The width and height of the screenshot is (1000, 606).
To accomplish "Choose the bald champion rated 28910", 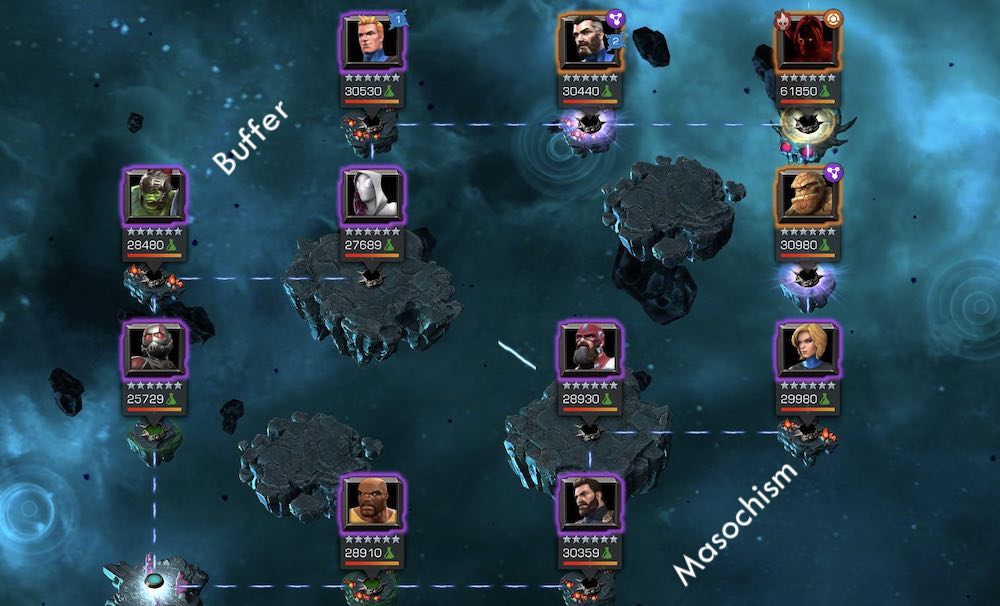I will [372, 504].
